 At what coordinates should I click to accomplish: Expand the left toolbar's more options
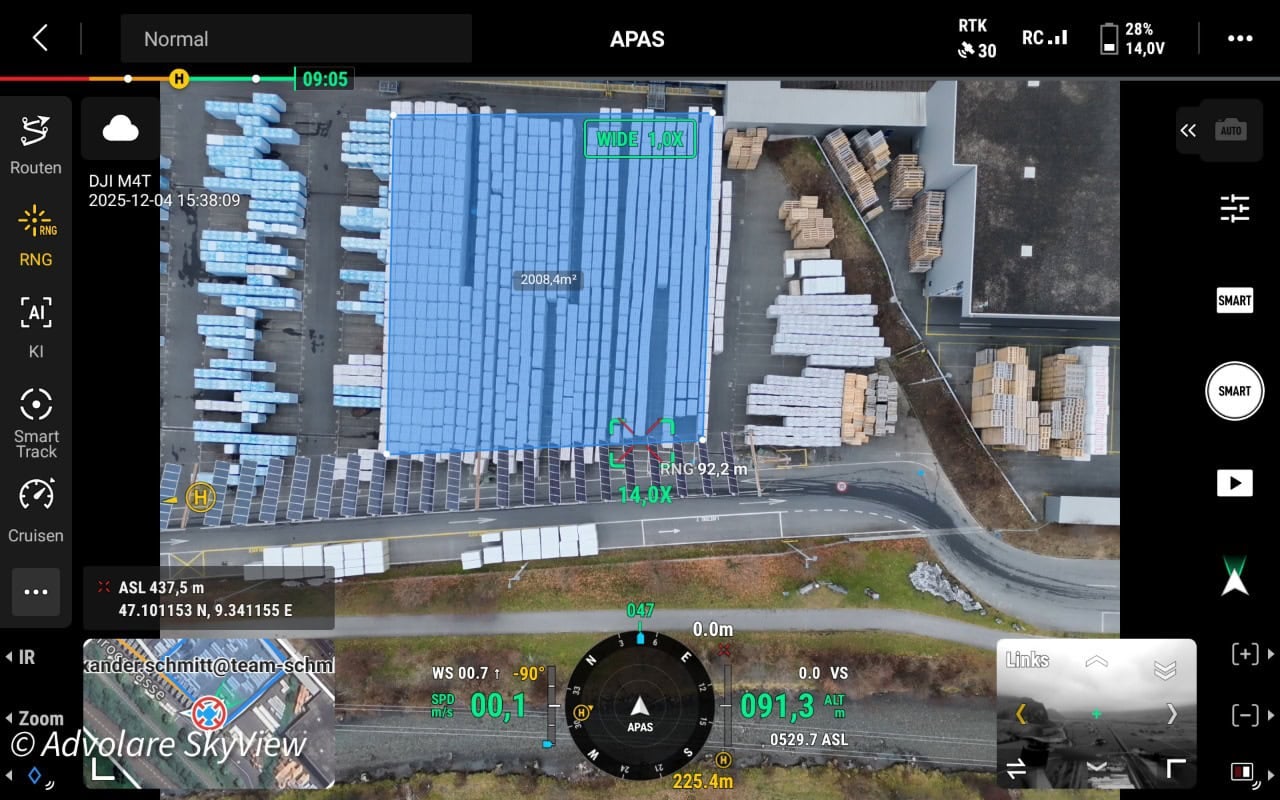click(x=36, y=592)
